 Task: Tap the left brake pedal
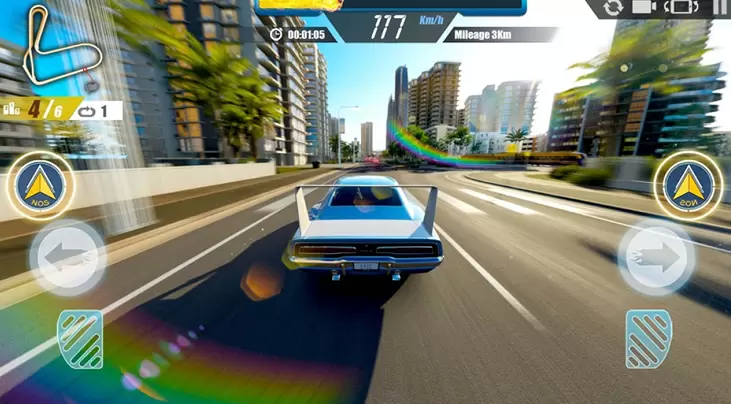79,339
